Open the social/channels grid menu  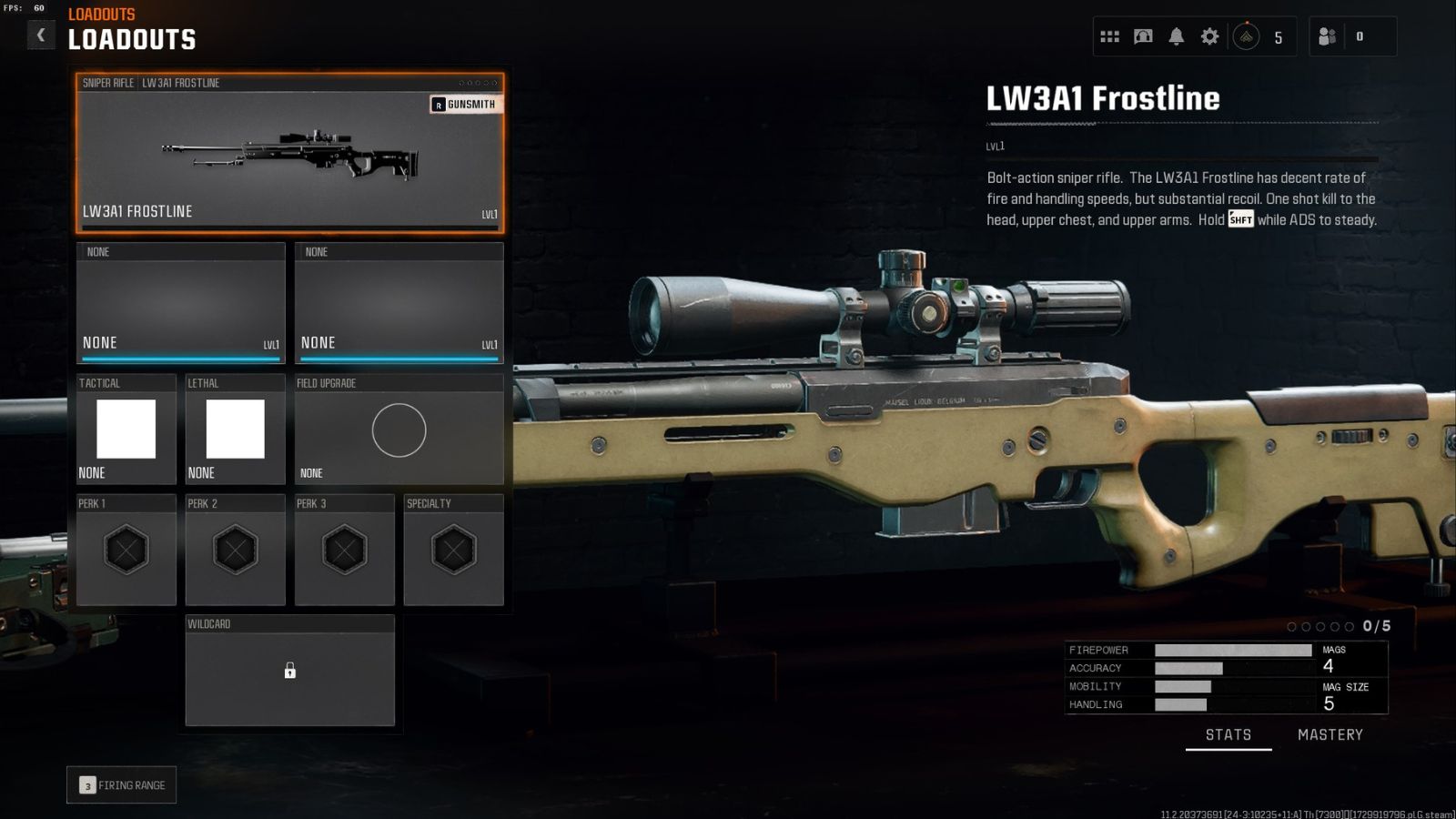(x=1109, y=35)
